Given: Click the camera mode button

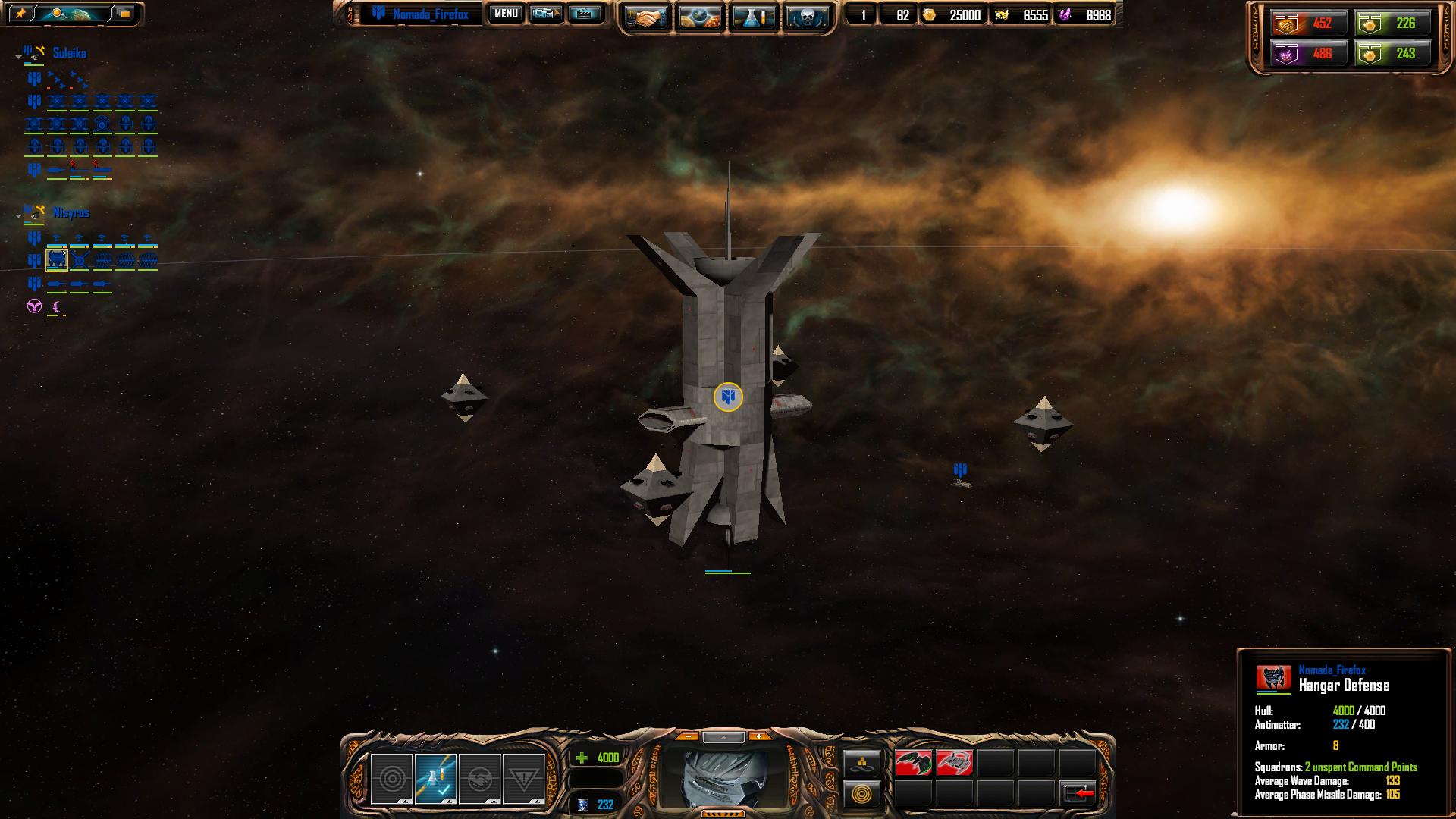Looking at the screenshot, I should click(x=545, y=14).
